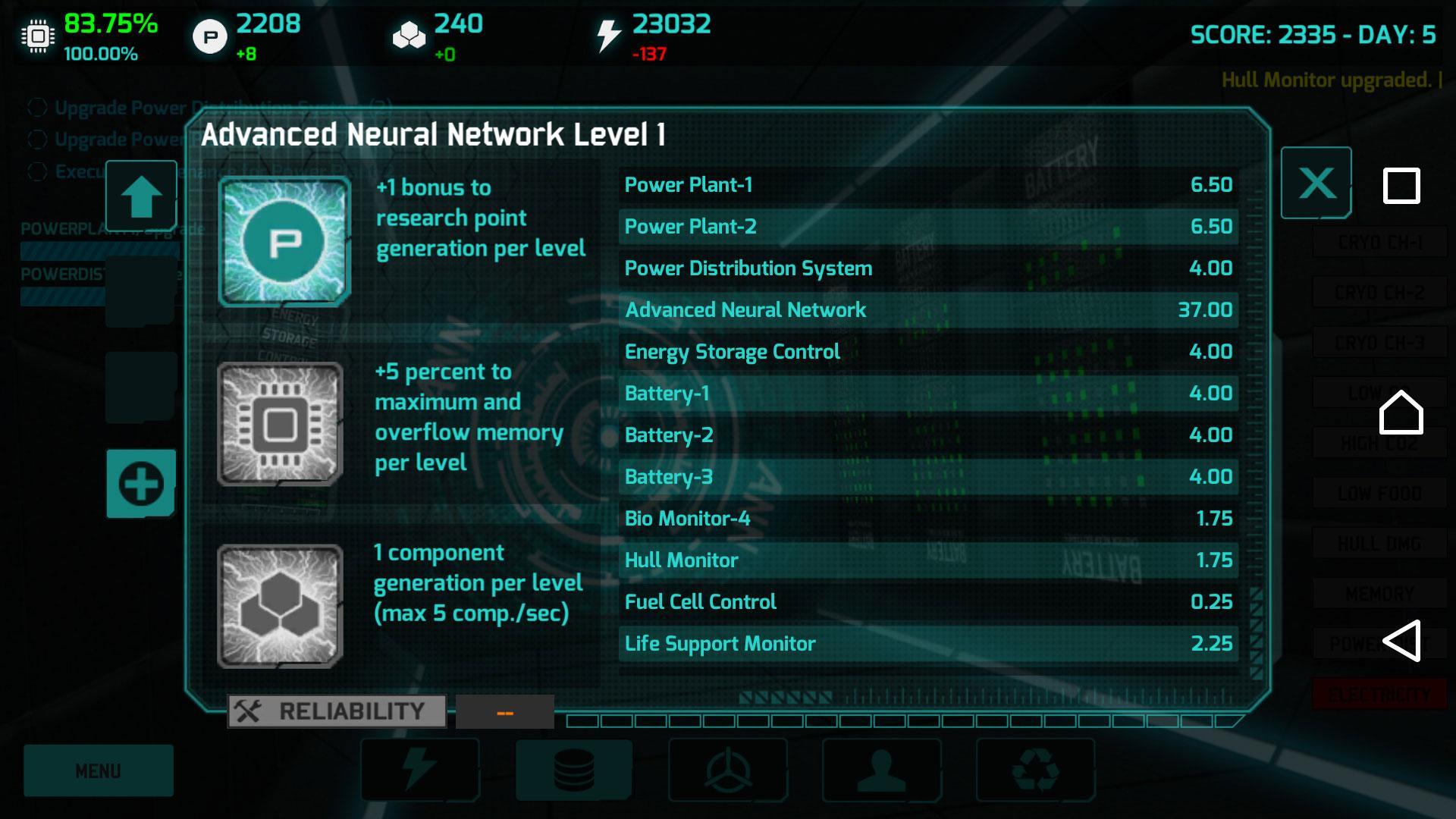Tap the plus button on the left

click(x=141, y=484)
